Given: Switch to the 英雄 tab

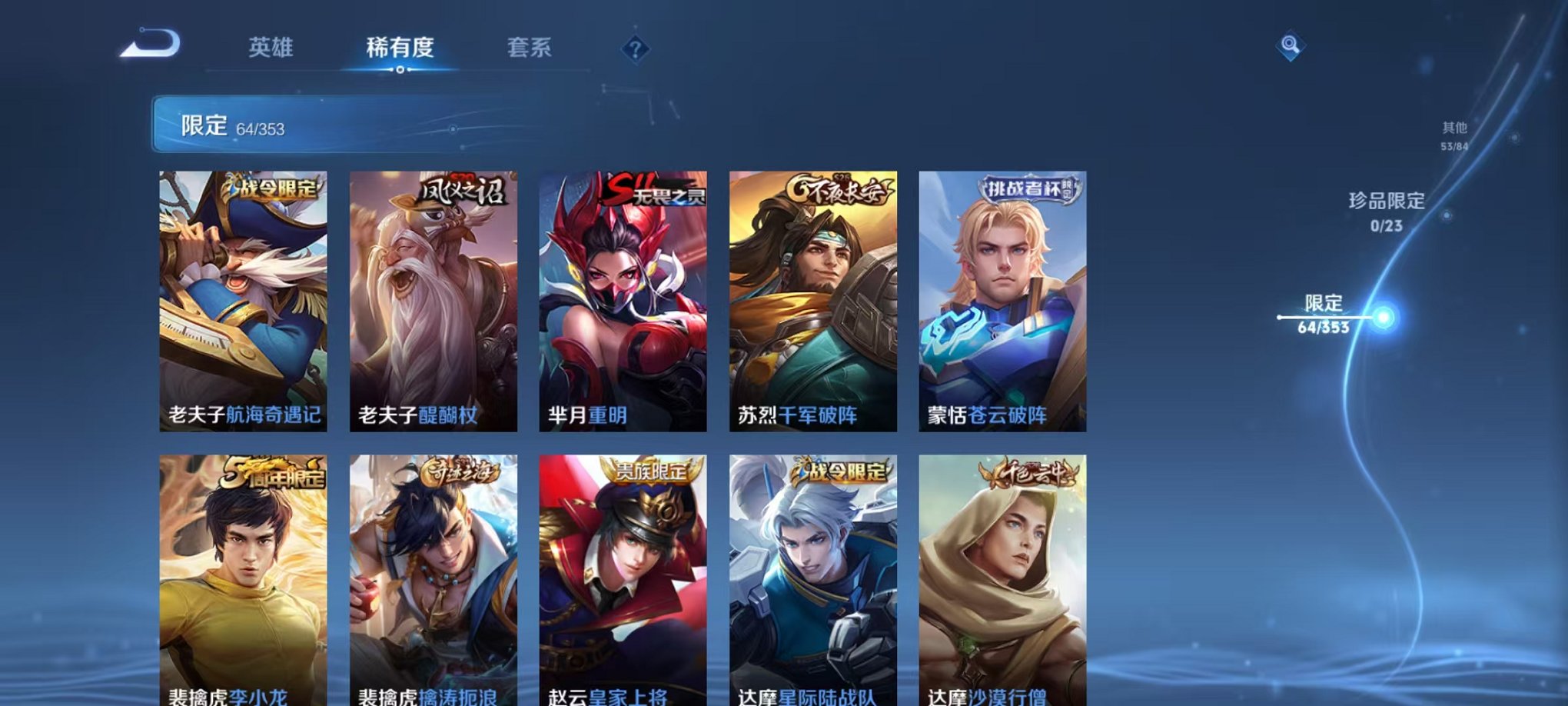Looking at the screenshot, I should (271, 46).
